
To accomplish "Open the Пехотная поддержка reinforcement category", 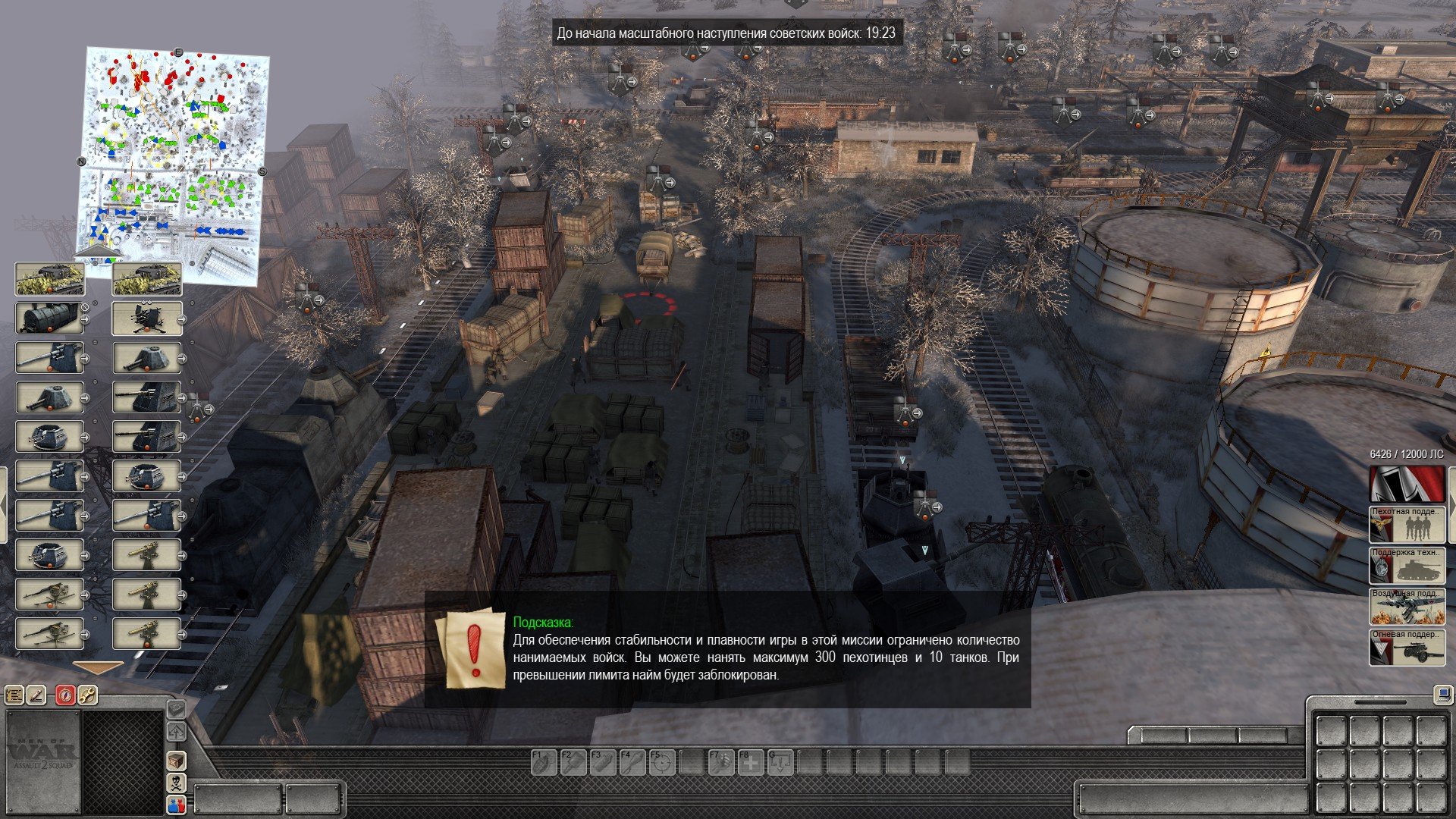I will pos(1407,524).
